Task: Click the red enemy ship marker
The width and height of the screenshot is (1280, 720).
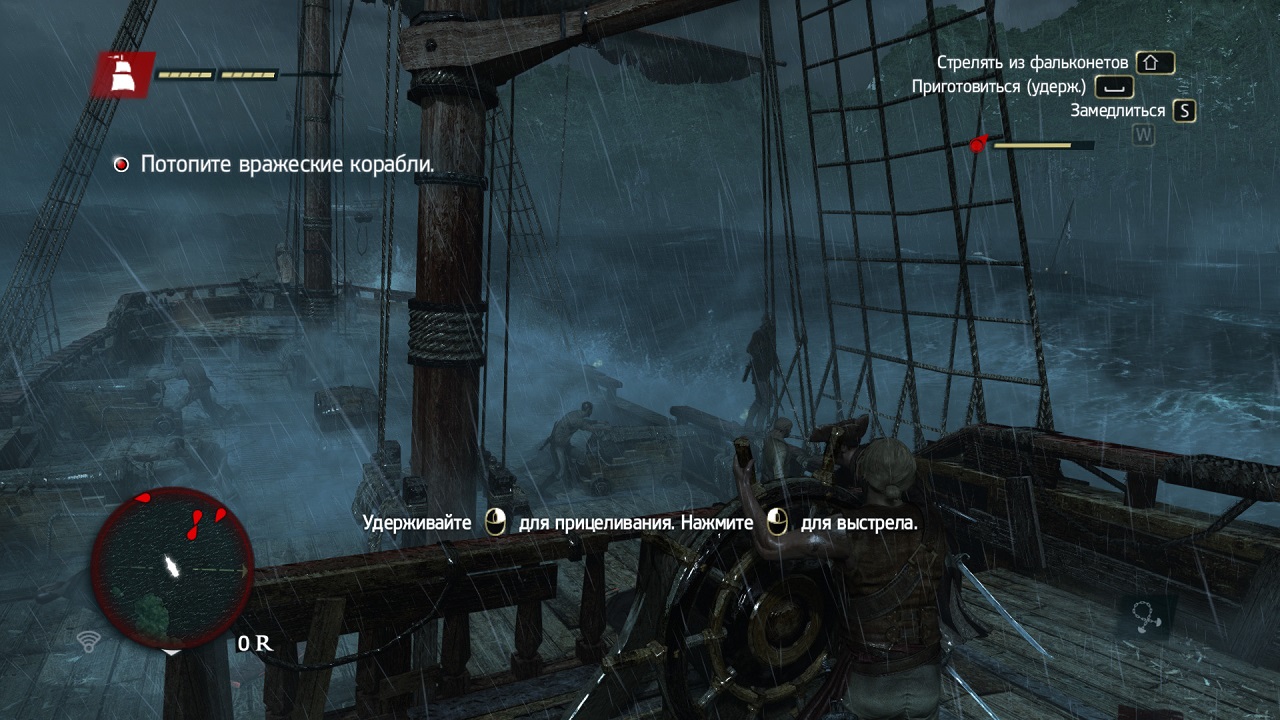Action: 978,145
